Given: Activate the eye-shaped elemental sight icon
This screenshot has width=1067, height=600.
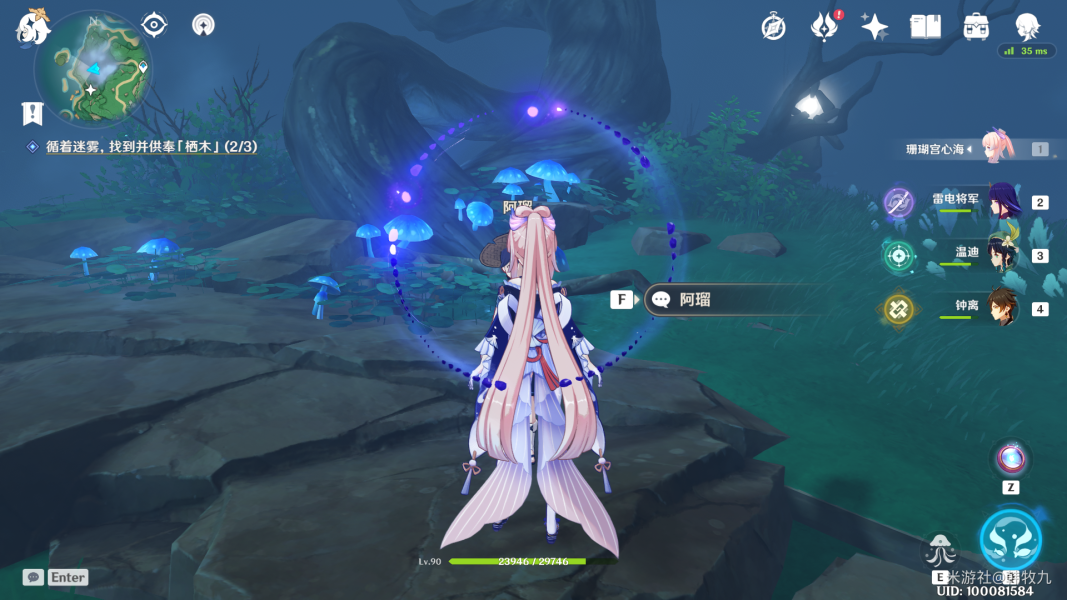Looking at the screenshot, I should coord(154,25).
